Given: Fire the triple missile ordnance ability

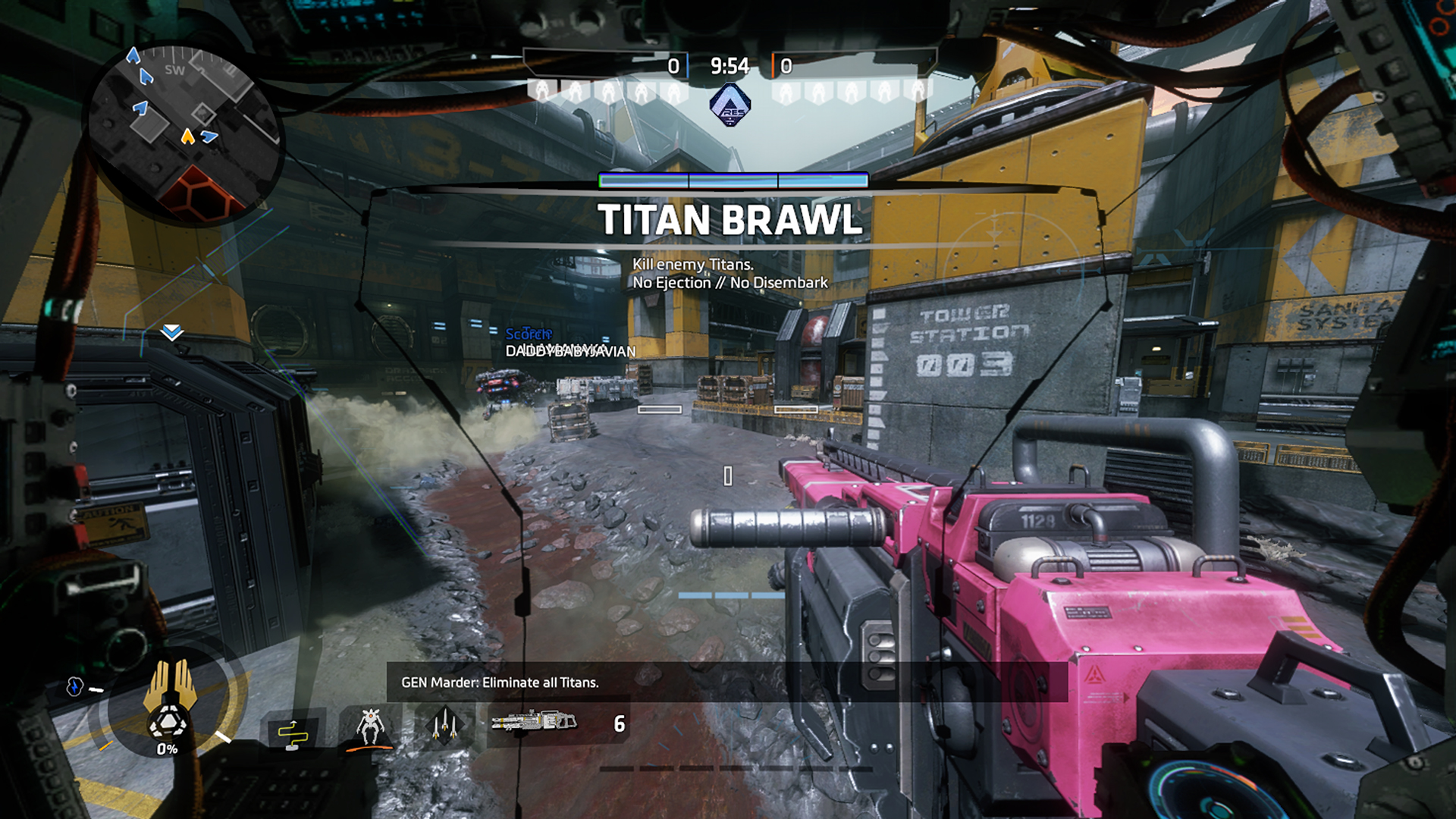Looking at the screenshot, I should pos(444,726).
